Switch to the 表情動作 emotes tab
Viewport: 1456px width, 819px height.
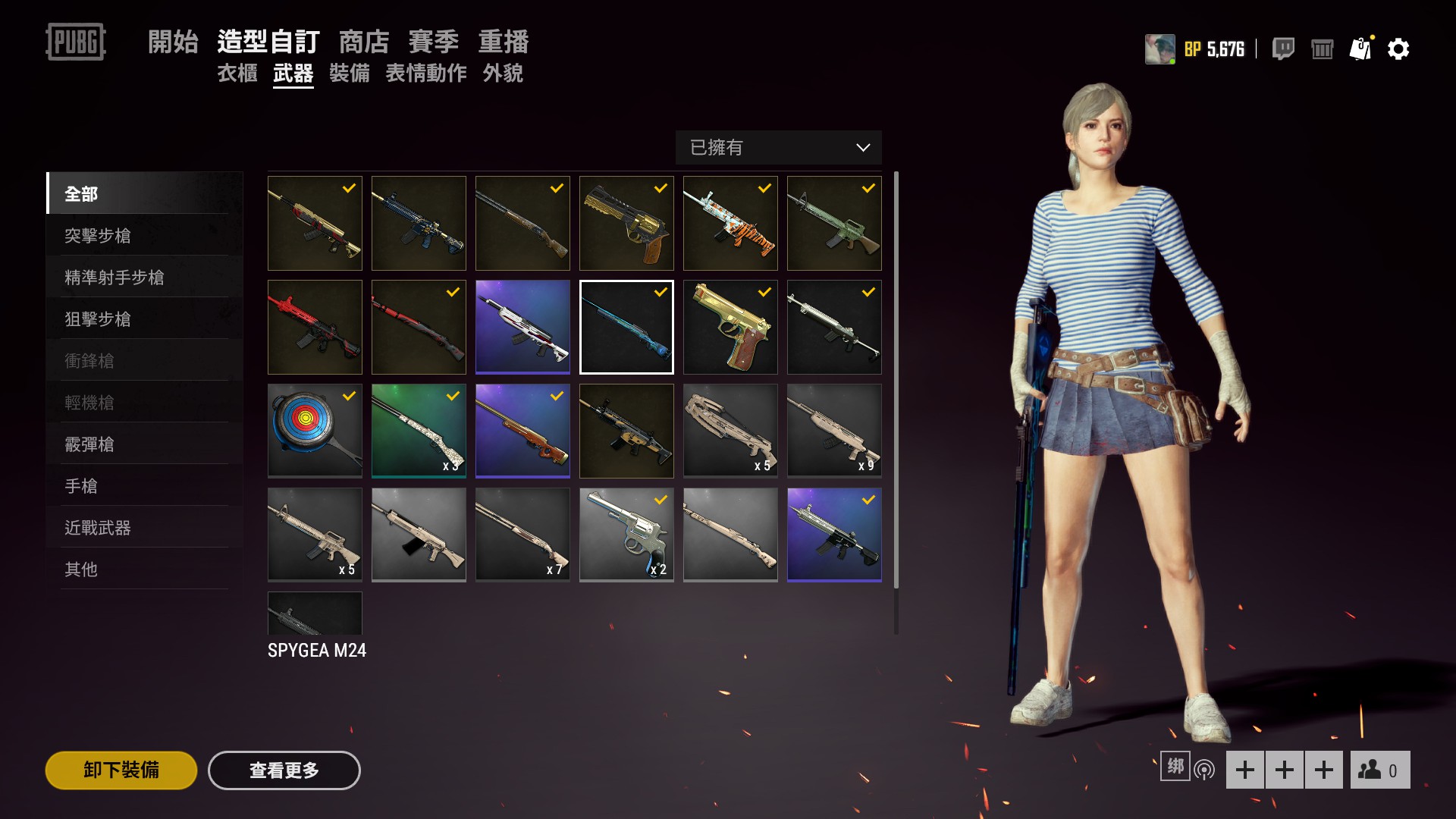426,74
